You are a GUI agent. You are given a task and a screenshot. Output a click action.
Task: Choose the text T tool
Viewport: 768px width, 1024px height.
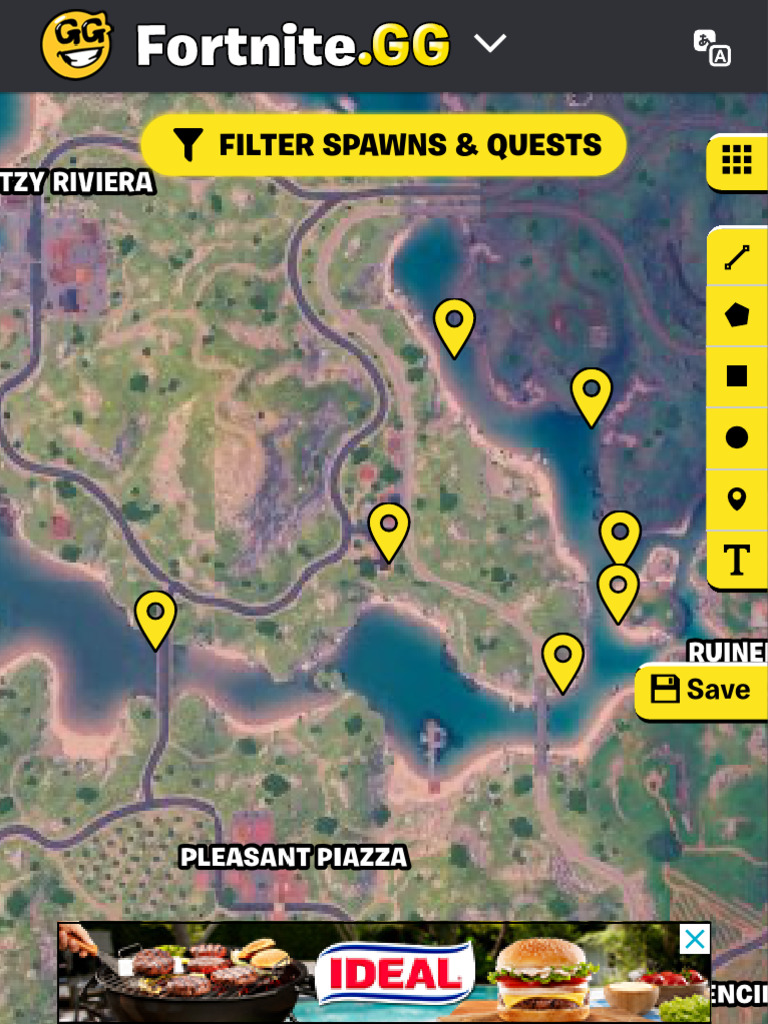pyautogui.click(x=737, y=561)
